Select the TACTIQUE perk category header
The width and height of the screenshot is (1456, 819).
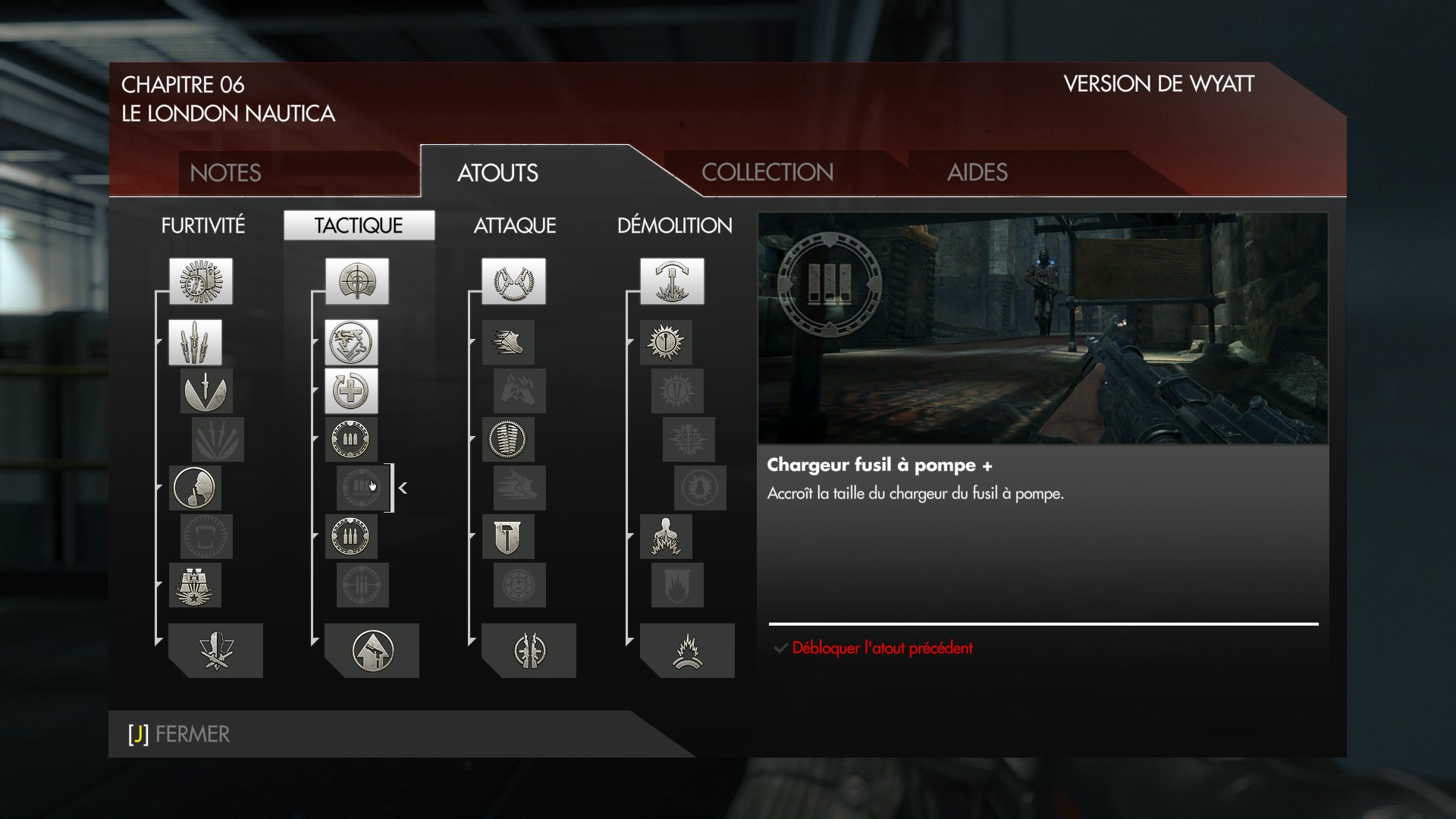[x=359, y=225]
